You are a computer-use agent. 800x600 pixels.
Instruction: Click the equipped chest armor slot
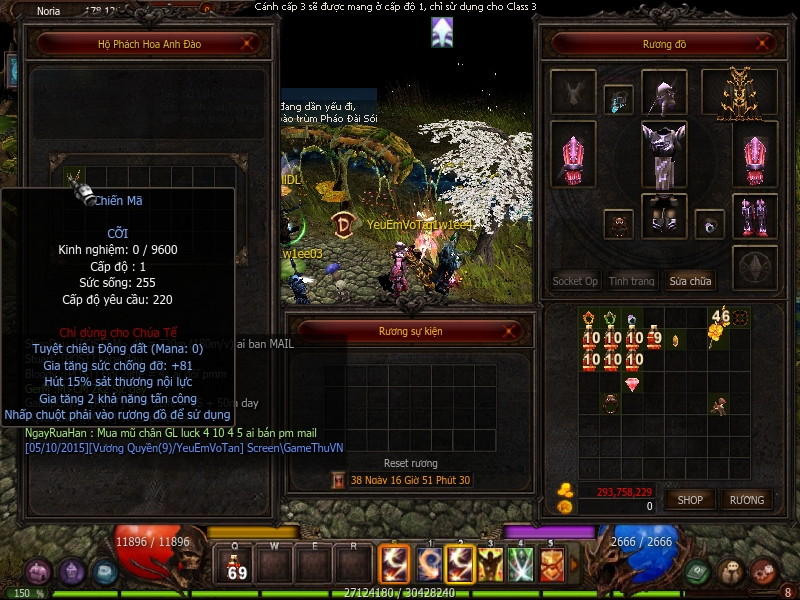pos(663,153)
